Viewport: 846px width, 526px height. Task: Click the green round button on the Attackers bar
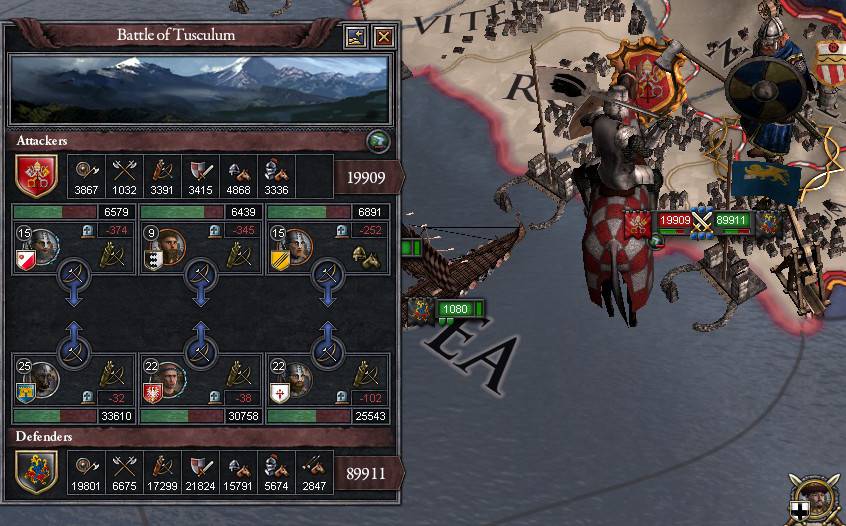tap(376, 140)
